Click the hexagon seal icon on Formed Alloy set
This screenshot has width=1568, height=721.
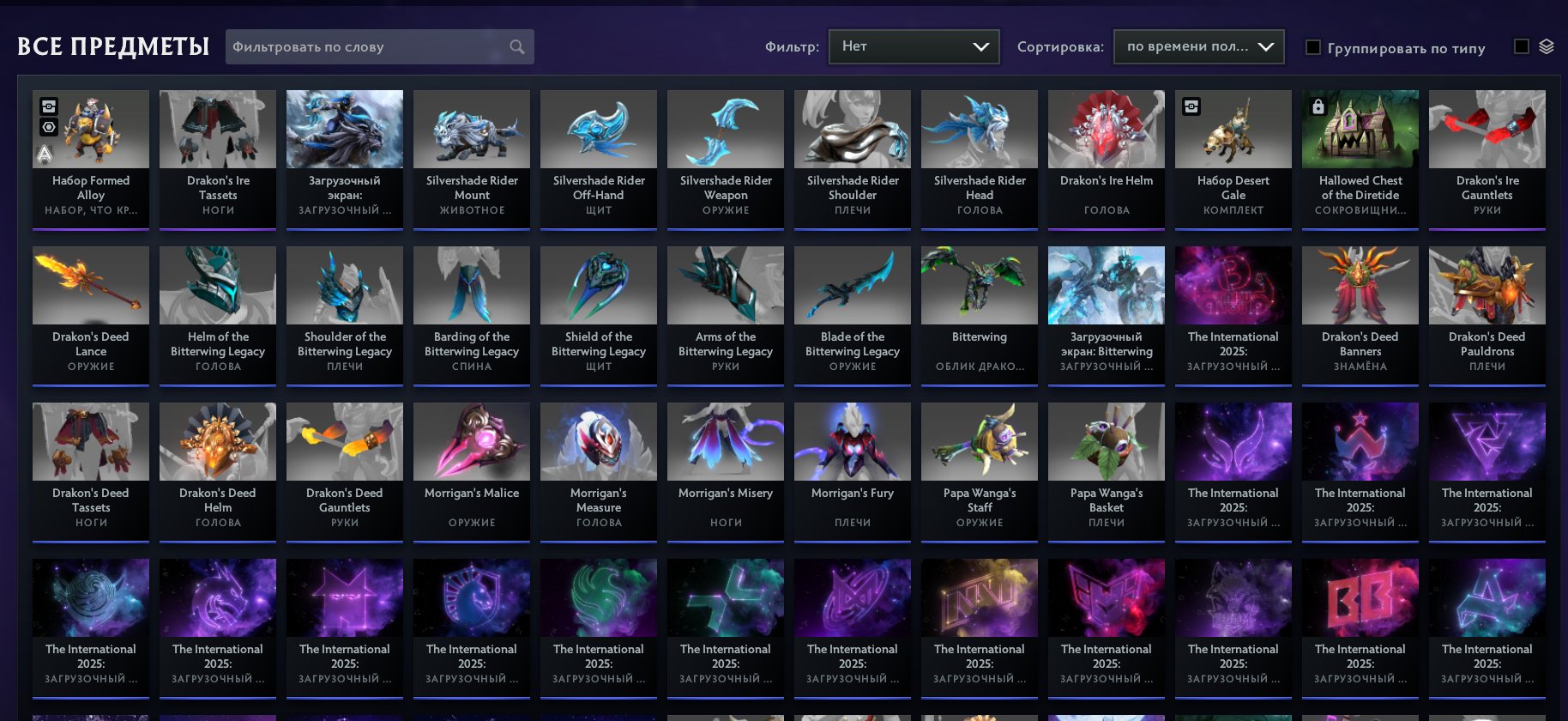[50, 127]
